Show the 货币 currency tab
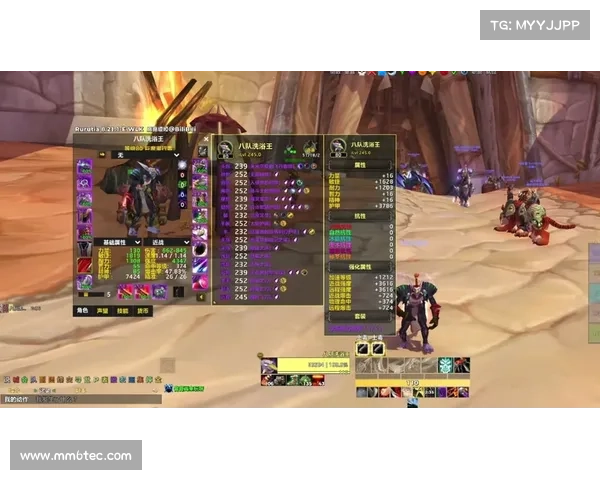 [143, 311]
